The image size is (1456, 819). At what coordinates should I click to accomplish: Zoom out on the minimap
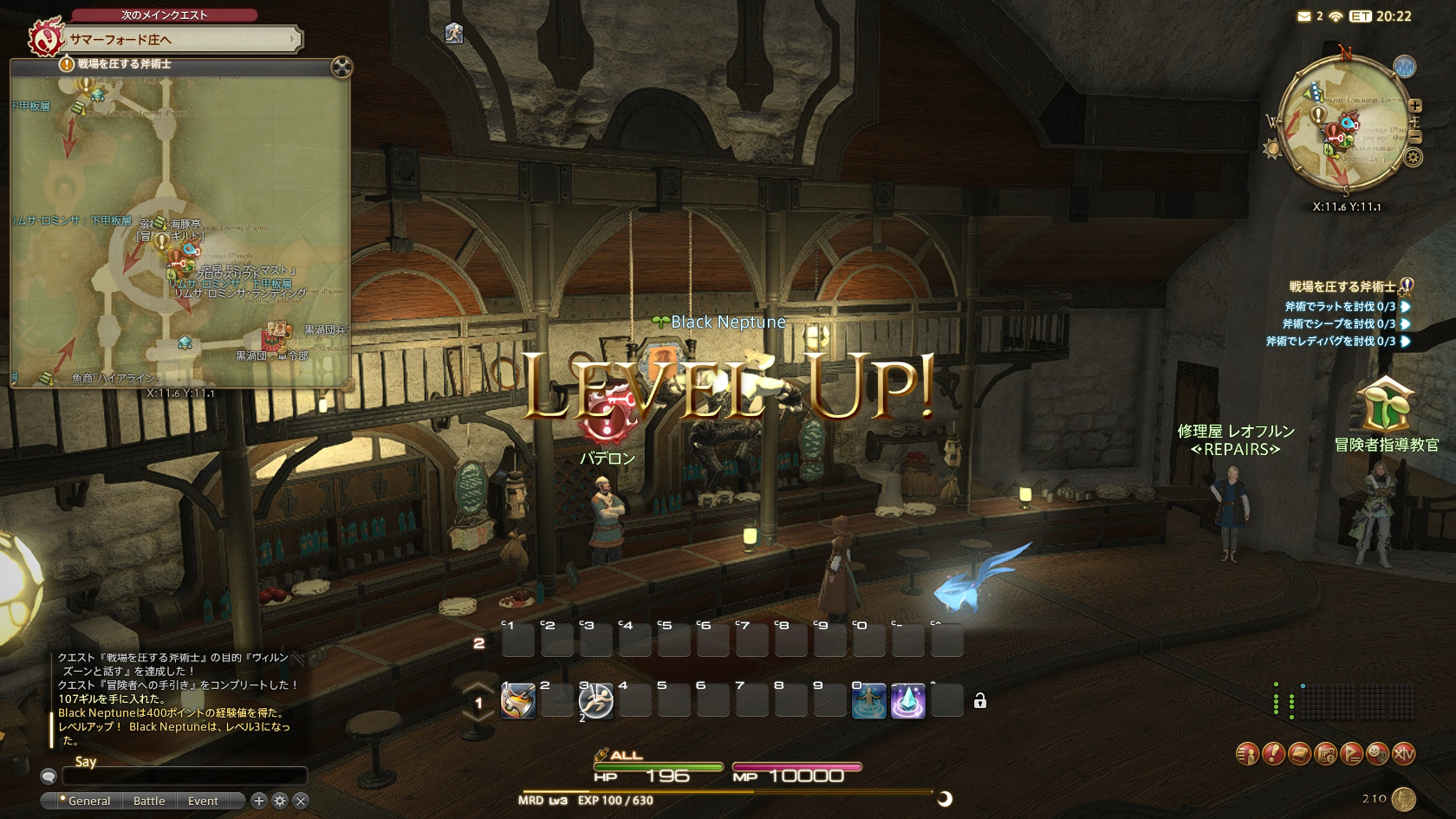click(1415, 137)
